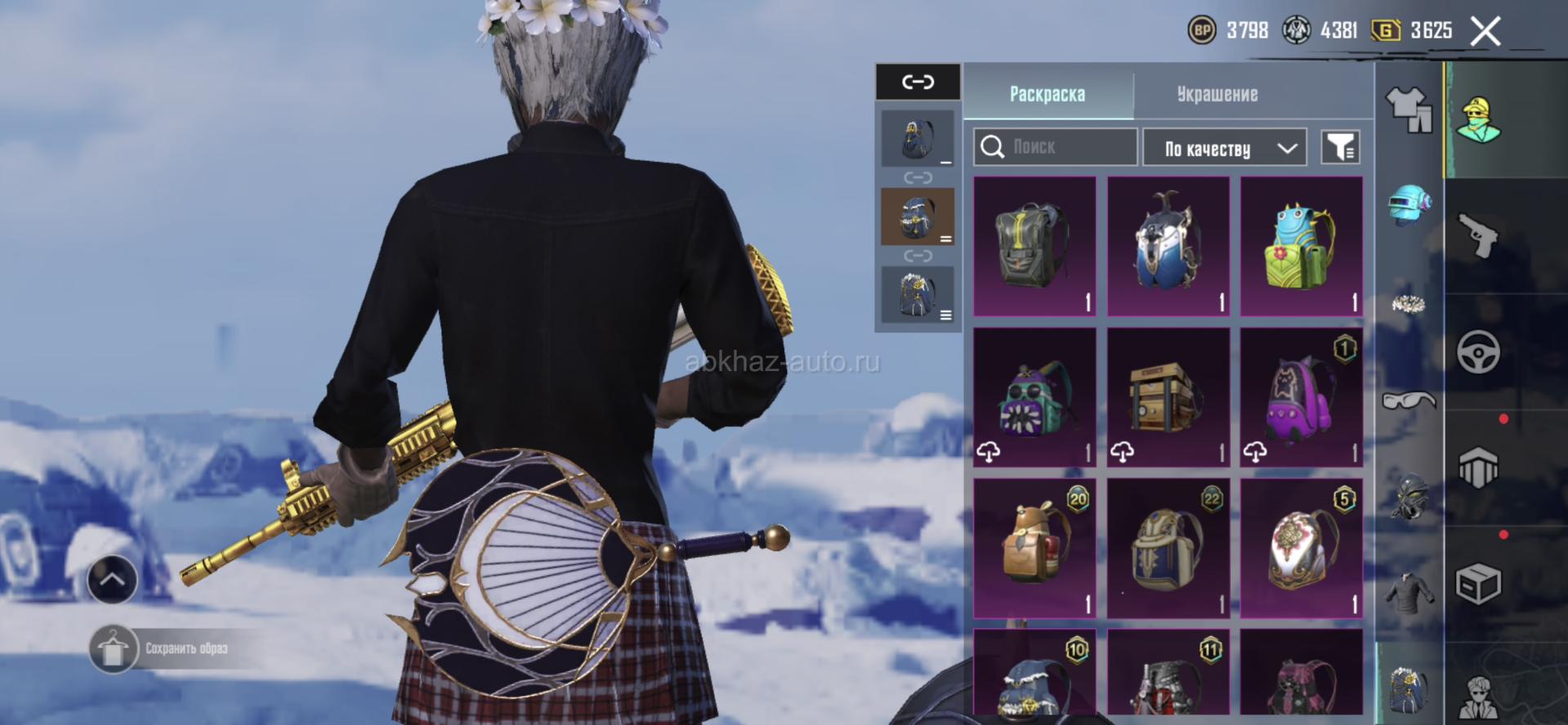Open the filter funnel button

[1340, 147]
